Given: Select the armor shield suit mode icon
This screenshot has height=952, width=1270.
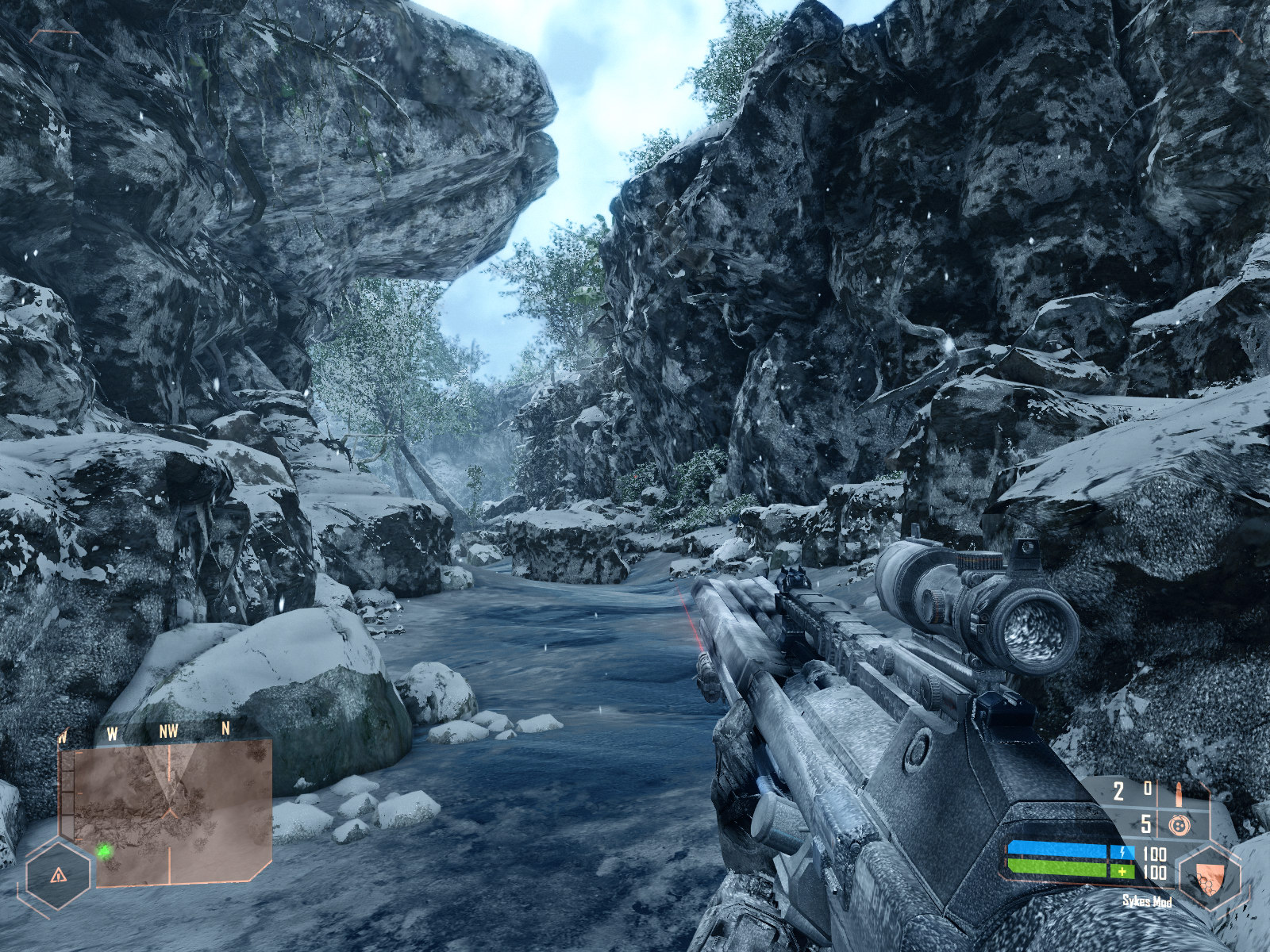Looking at the screenshot, I should (x=1208, y=877).
